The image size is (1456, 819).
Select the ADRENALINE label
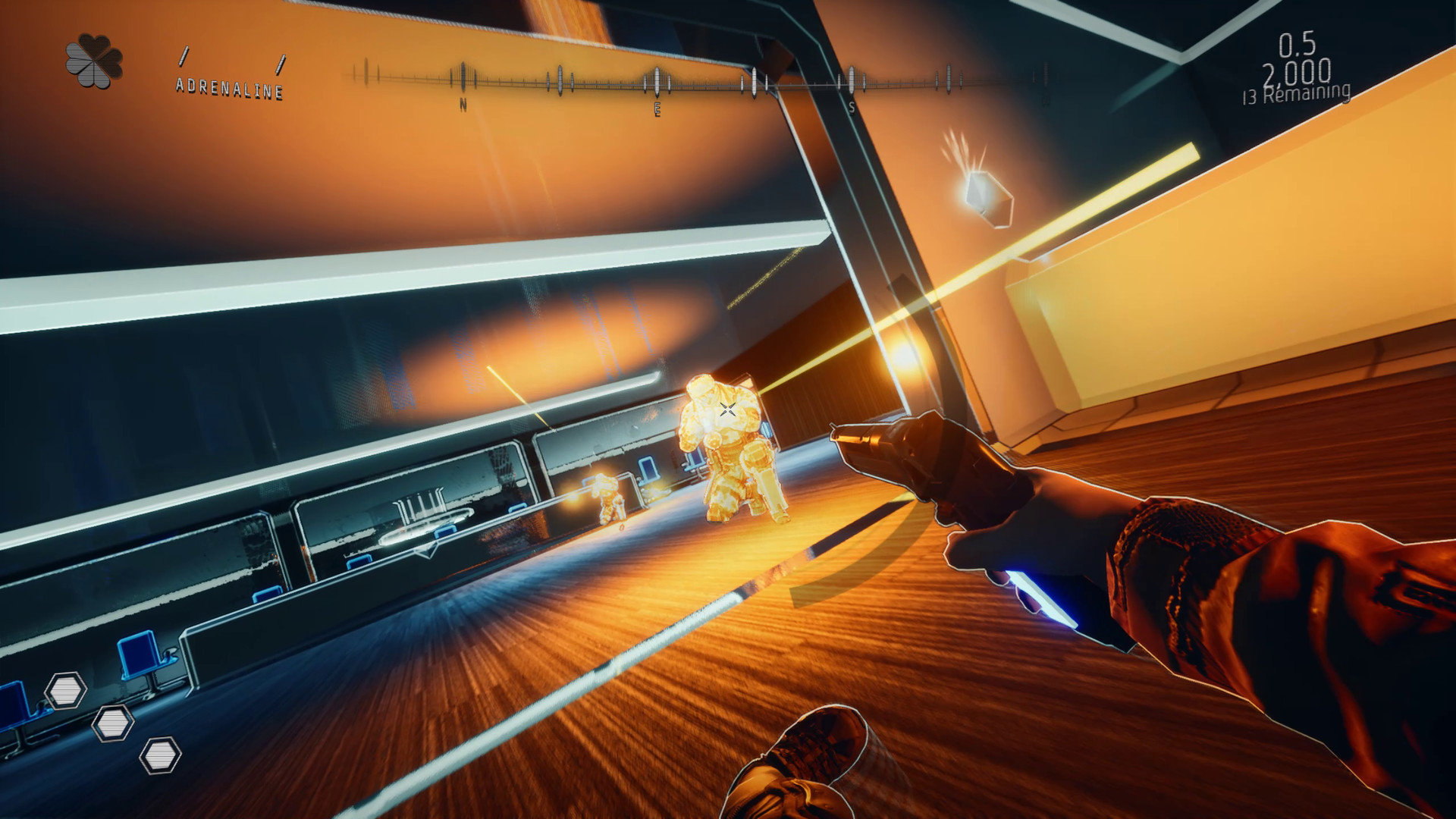(228, 89)
